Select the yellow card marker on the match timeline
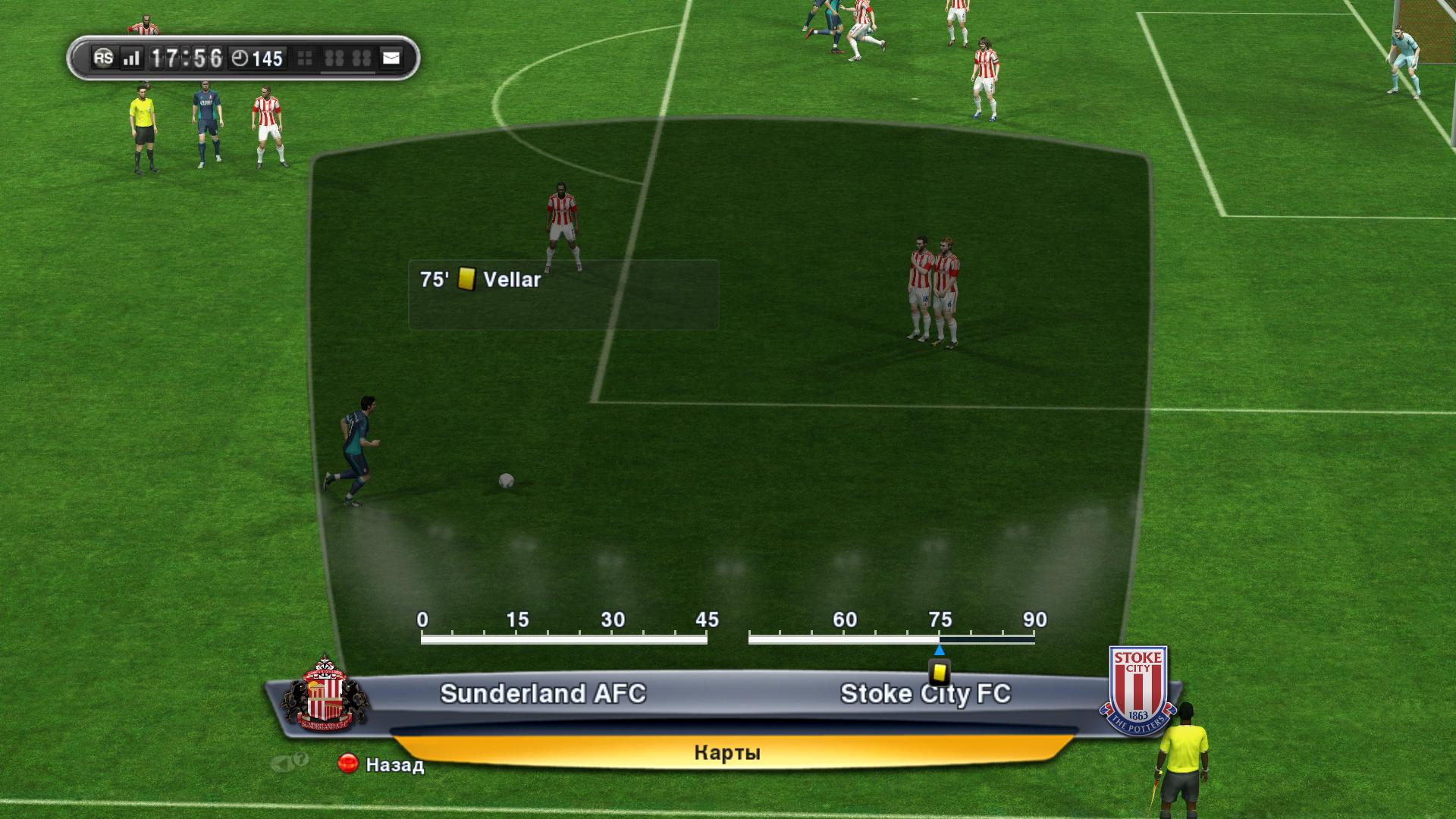 (x=940, y=672)
